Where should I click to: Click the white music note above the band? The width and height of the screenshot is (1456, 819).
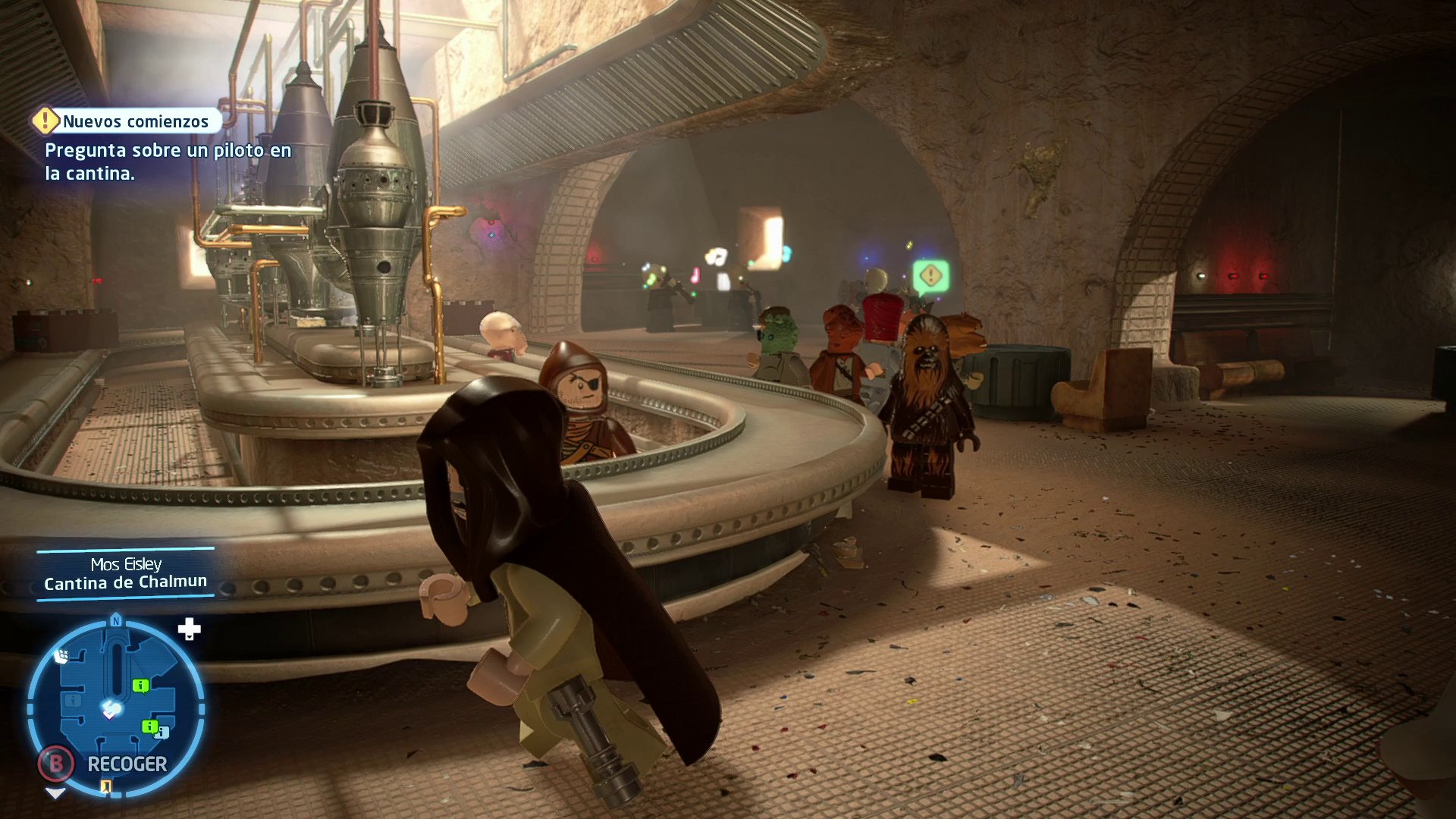(716, 255)
